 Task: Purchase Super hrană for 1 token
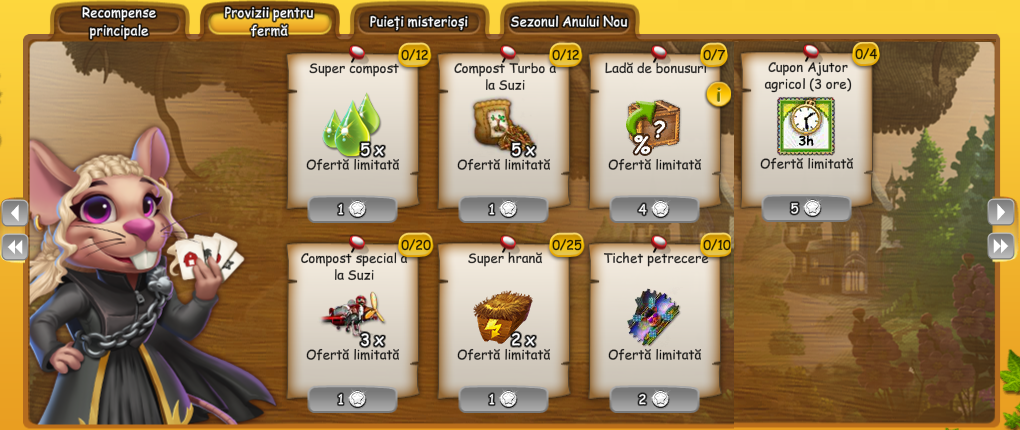click(503, 399)
